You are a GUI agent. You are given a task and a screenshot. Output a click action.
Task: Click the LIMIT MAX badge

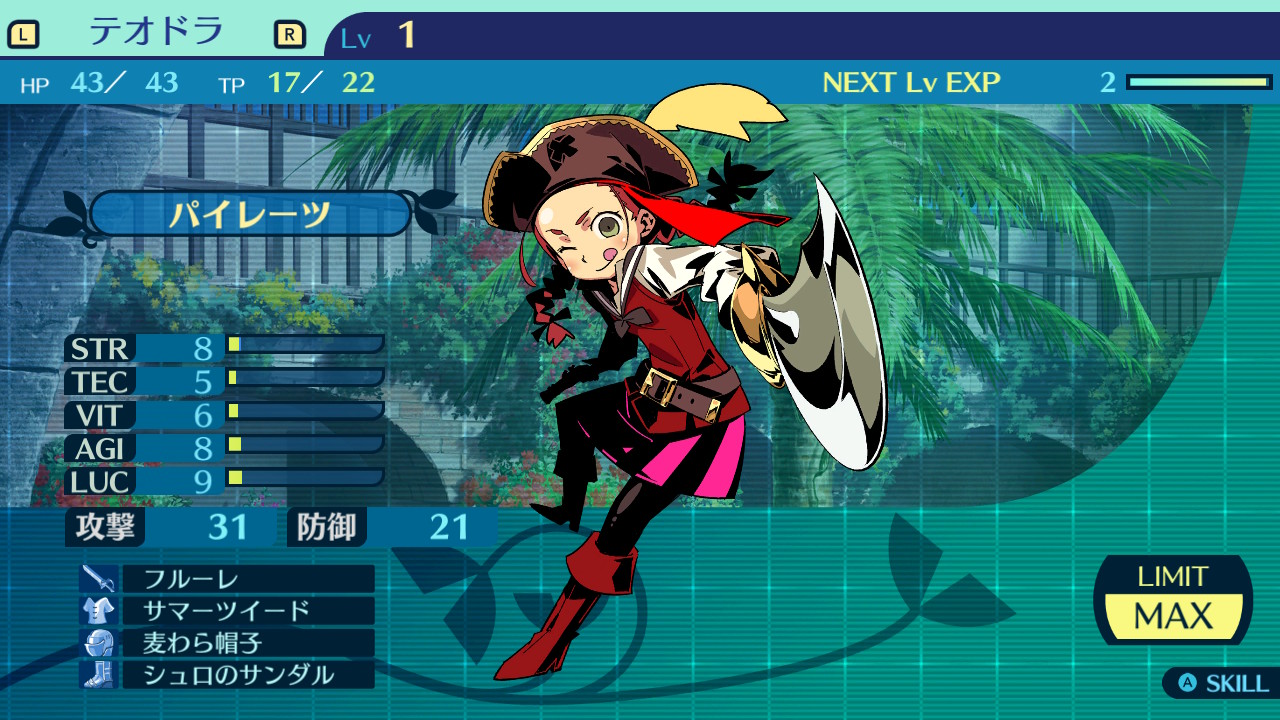click(x=1173, y=600)
